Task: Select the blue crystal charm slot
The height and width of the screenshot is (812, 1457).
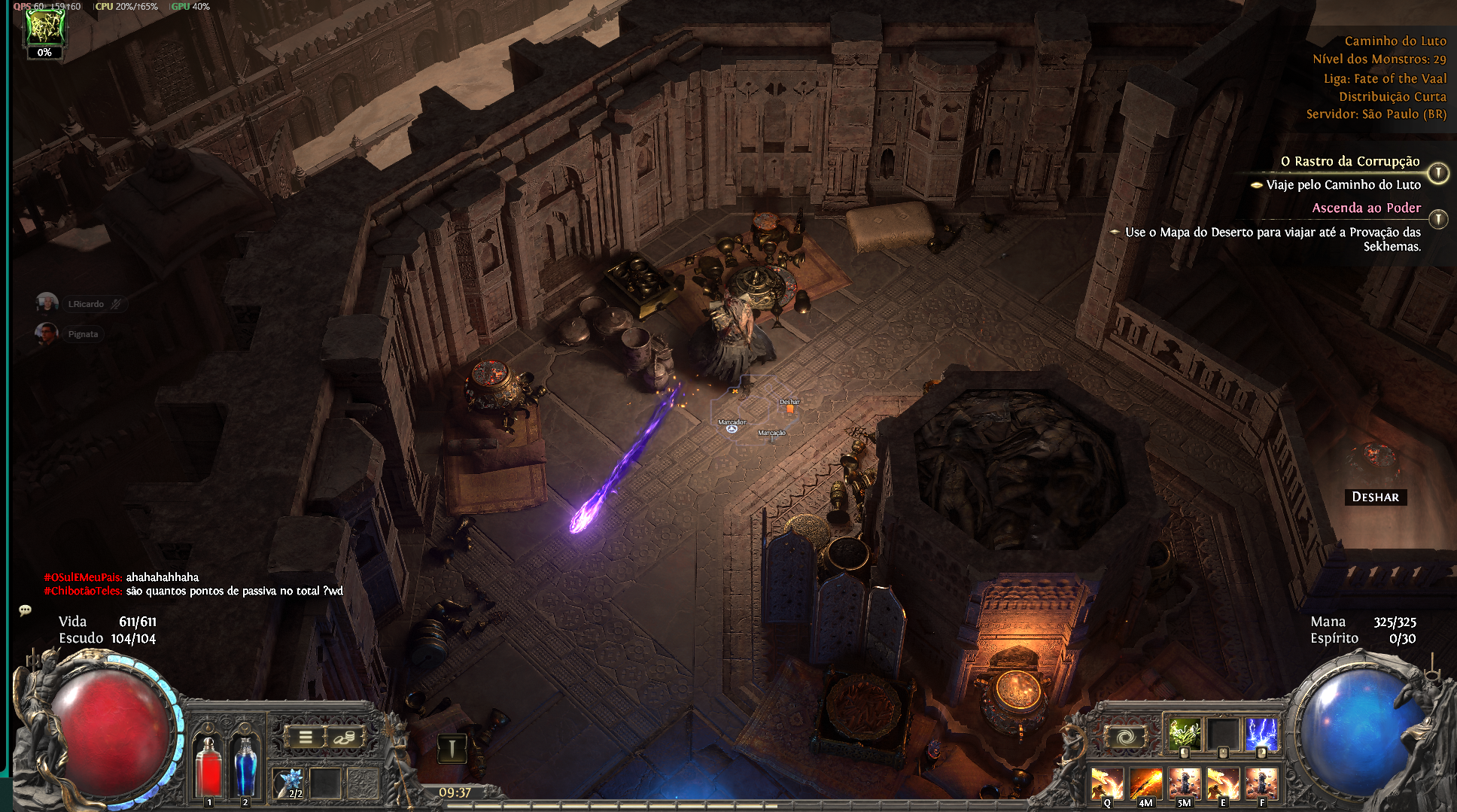Action: [290, 783]
